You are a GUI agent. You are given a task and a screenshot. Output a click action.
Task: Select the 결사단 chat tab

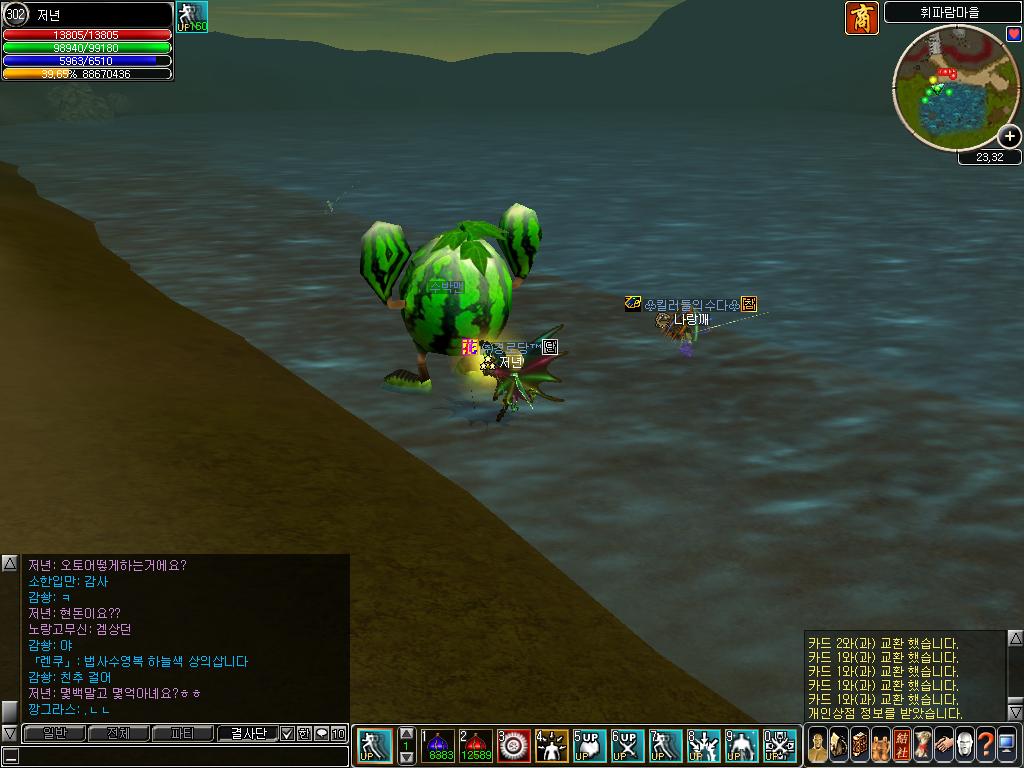(247, 734)
